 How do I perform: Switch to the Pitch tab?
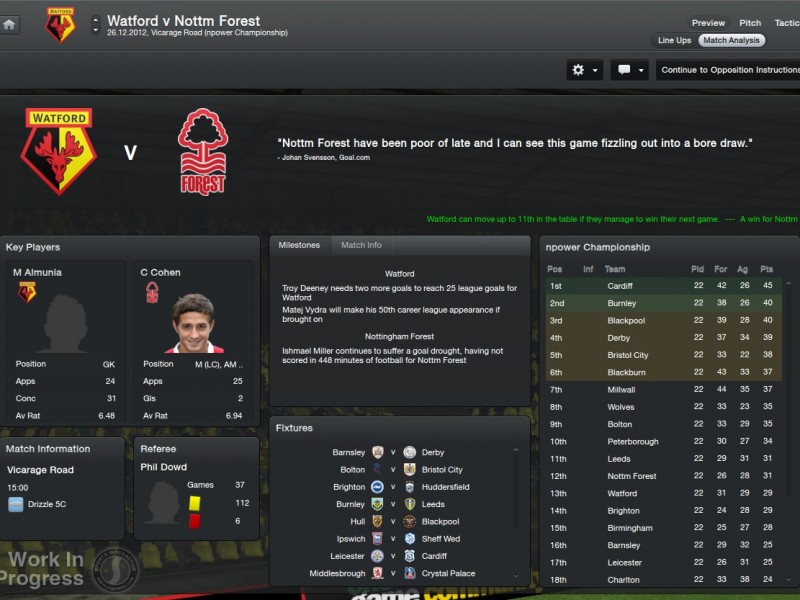pos(750,23)
